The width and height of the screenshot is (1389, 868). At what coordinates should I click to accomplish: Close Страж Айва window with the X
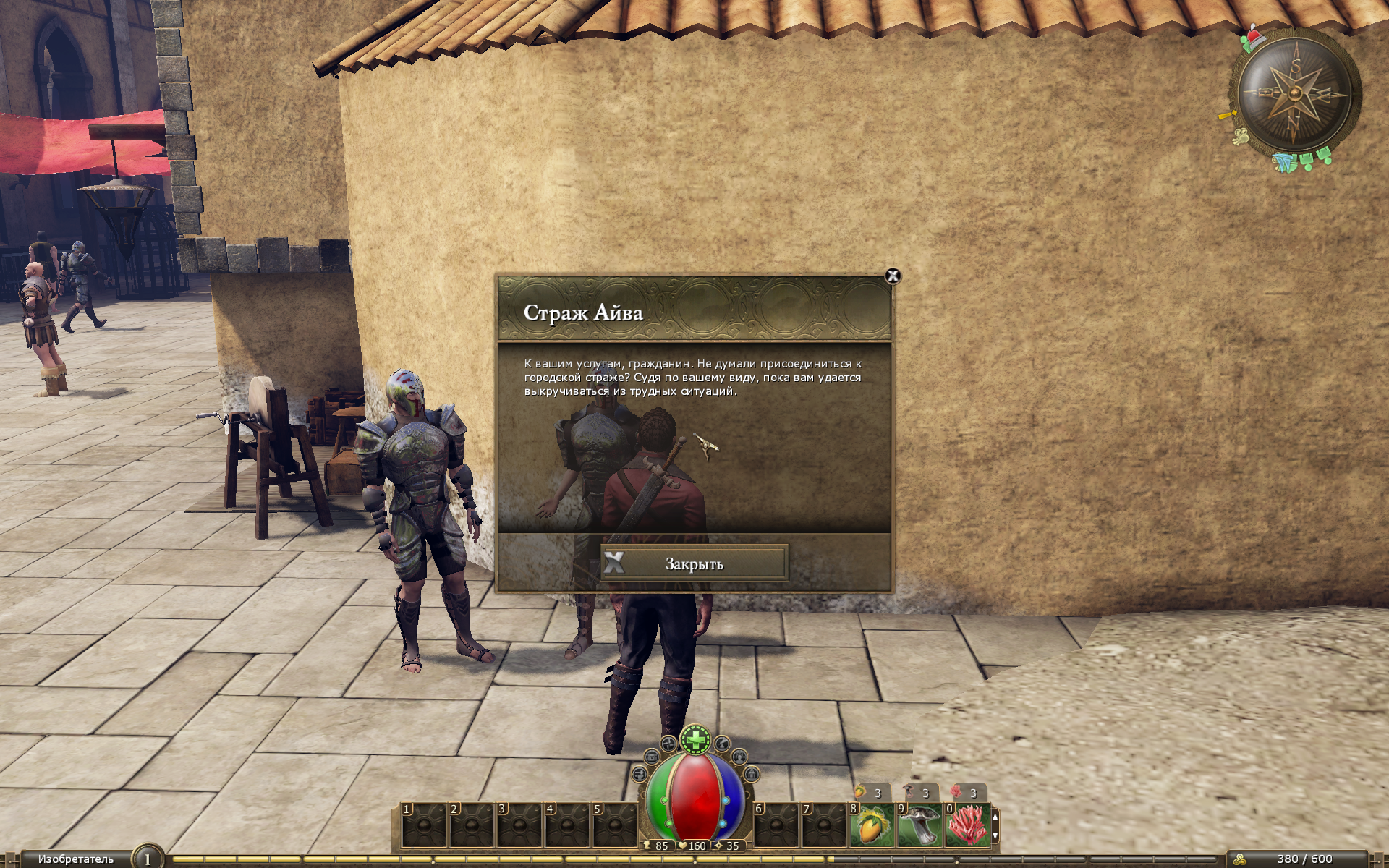coord(893,276)
